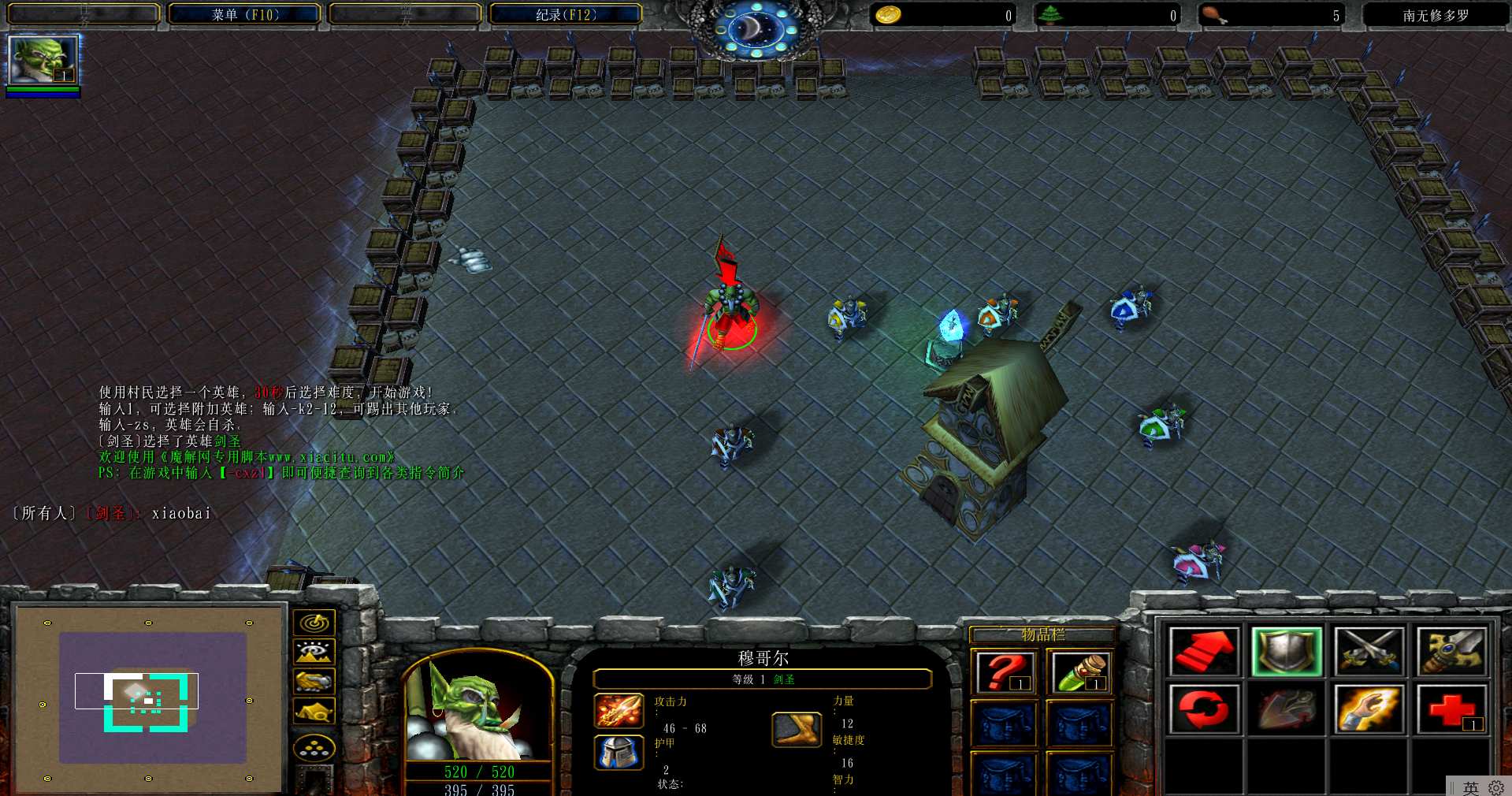Click the minimap

point(149,698)
